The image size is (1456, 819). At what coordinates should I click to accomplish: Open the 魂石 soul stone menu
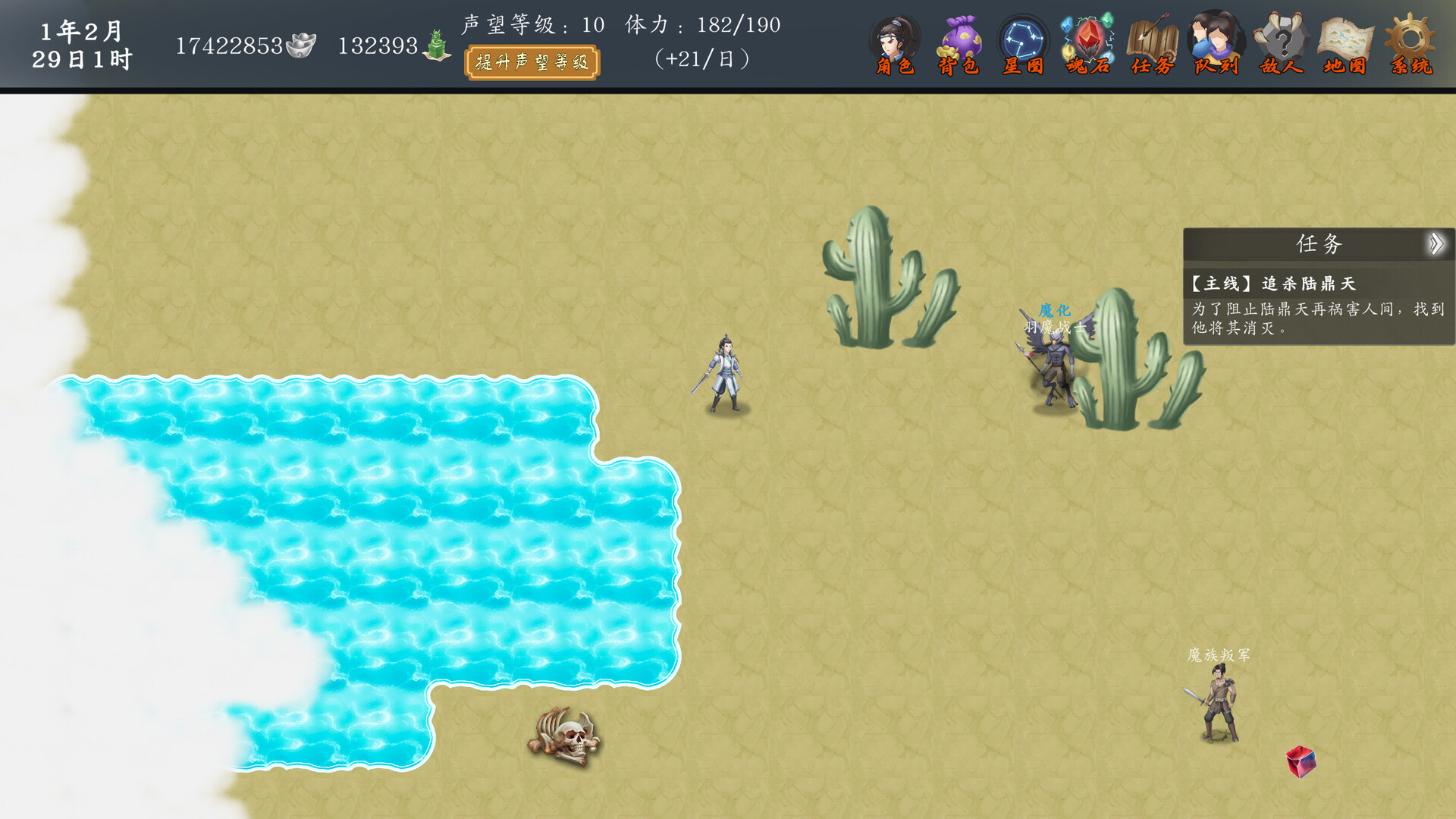1087,45
